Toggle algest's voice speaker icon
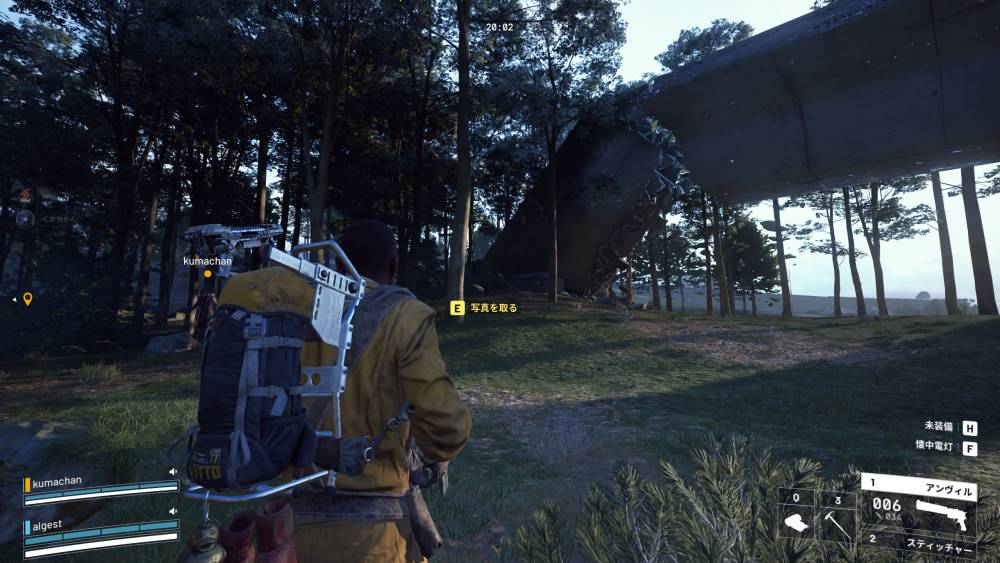The image size is (1000, 563). [173, 512]
